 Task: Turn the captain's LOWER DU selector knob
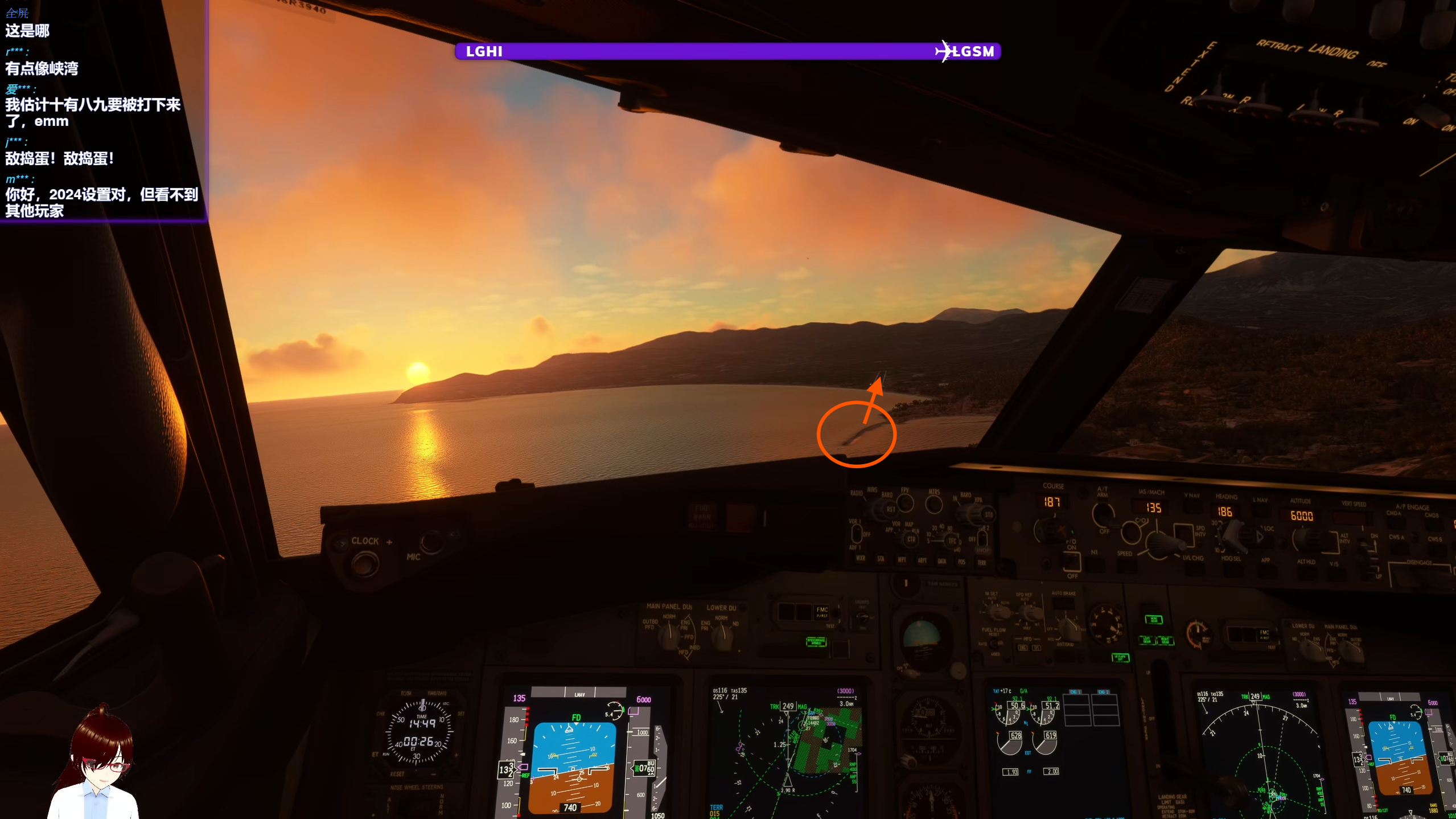(722, 636)
